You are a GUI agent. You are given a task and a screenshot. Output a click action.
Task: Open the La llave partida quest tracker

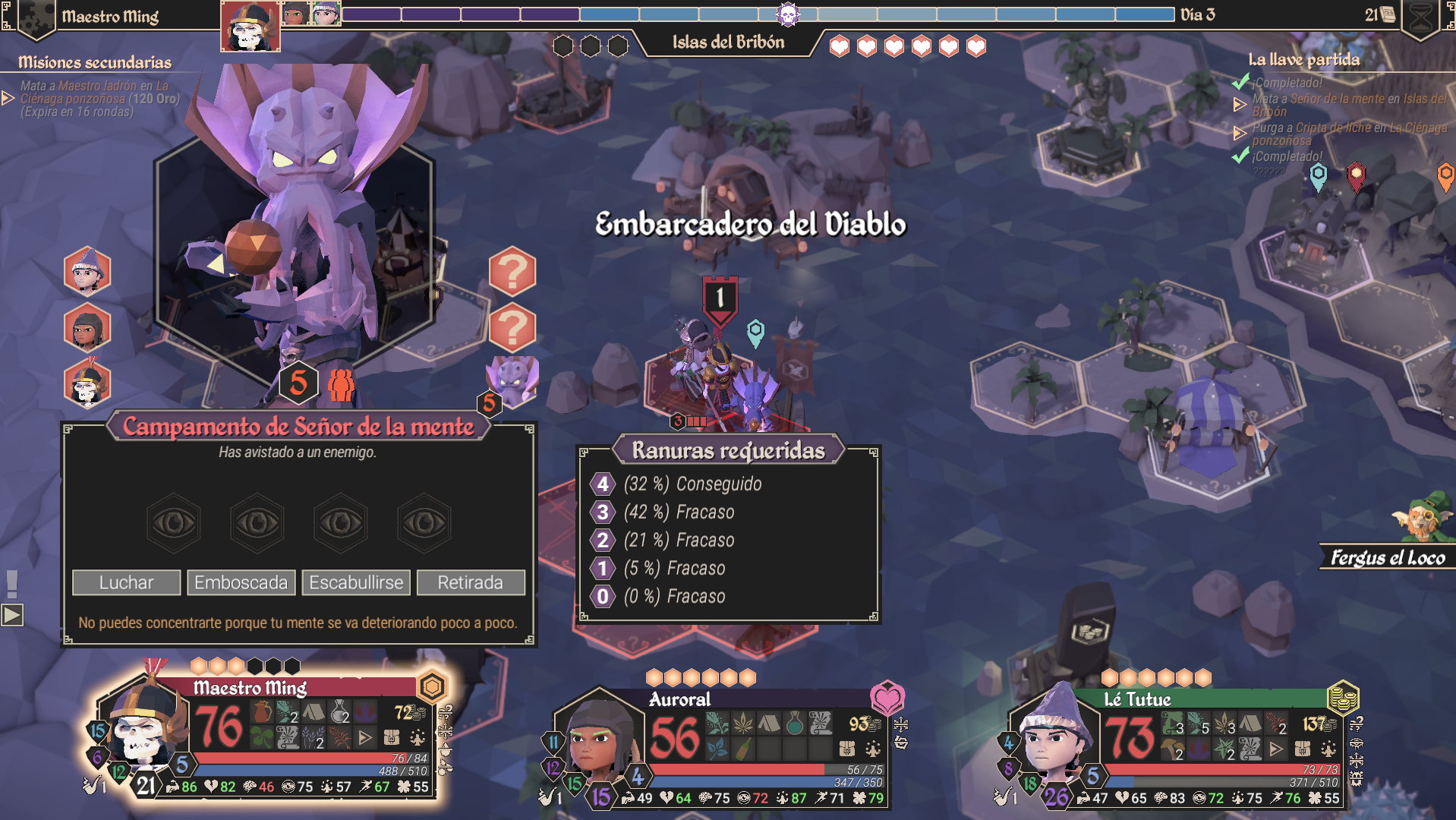click(1303, 59)
